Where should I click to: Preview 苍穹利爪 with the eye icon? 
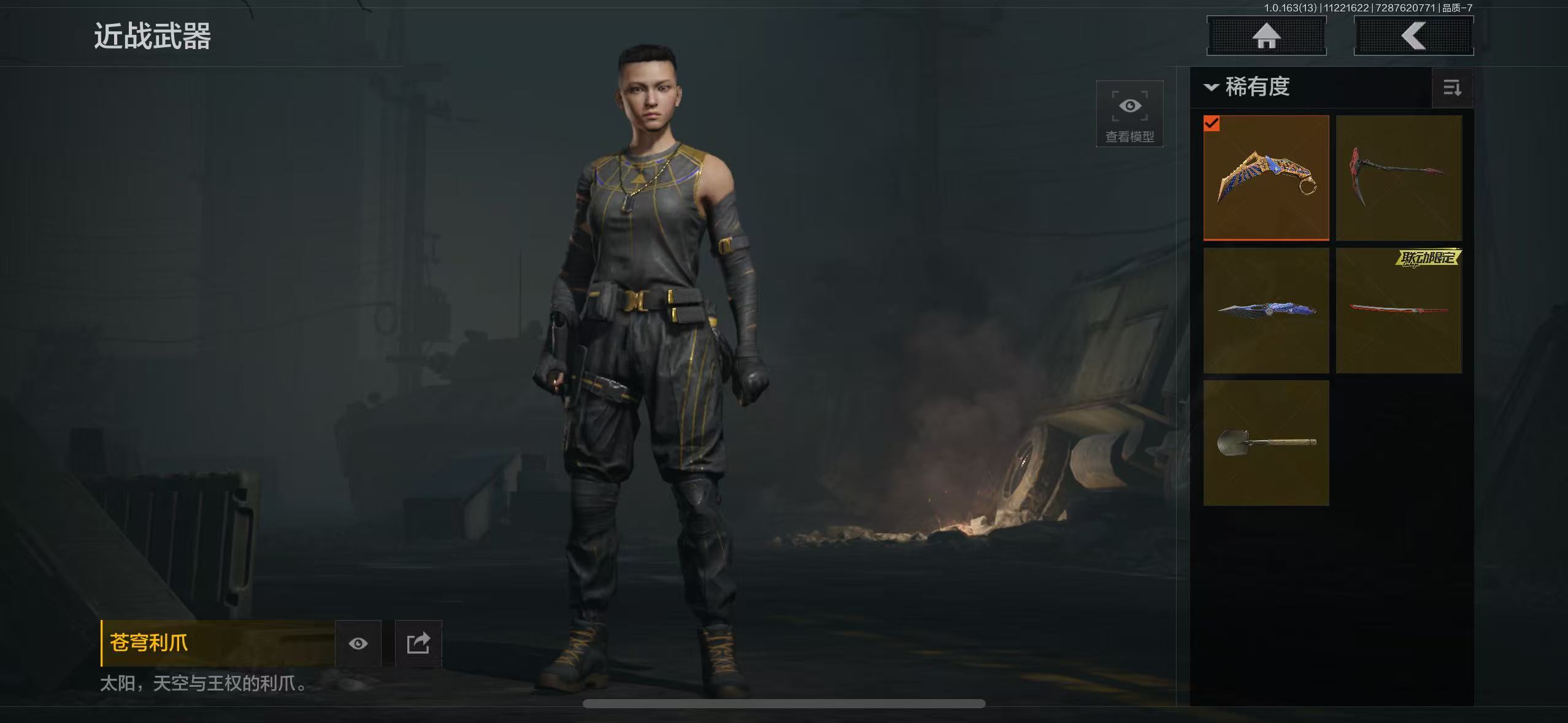tap(358, 643)
